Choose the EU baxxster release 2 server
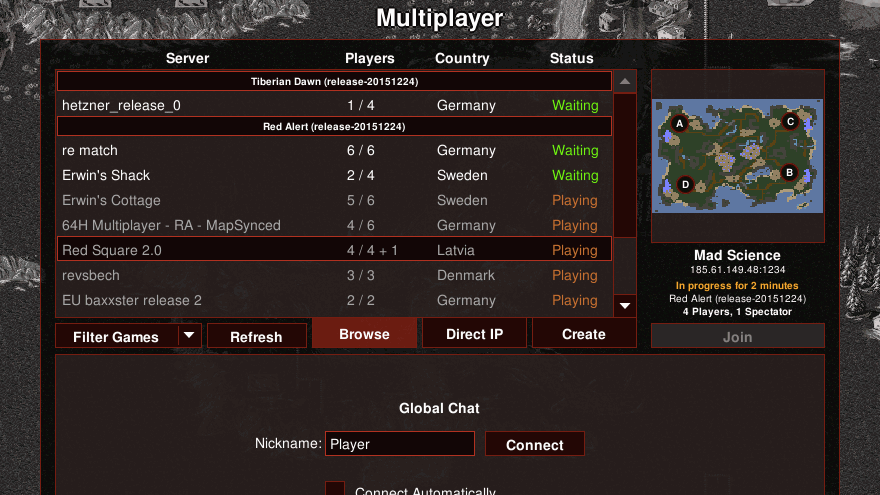The width and height of the screenshot is (880, 495). coord(333,300)
